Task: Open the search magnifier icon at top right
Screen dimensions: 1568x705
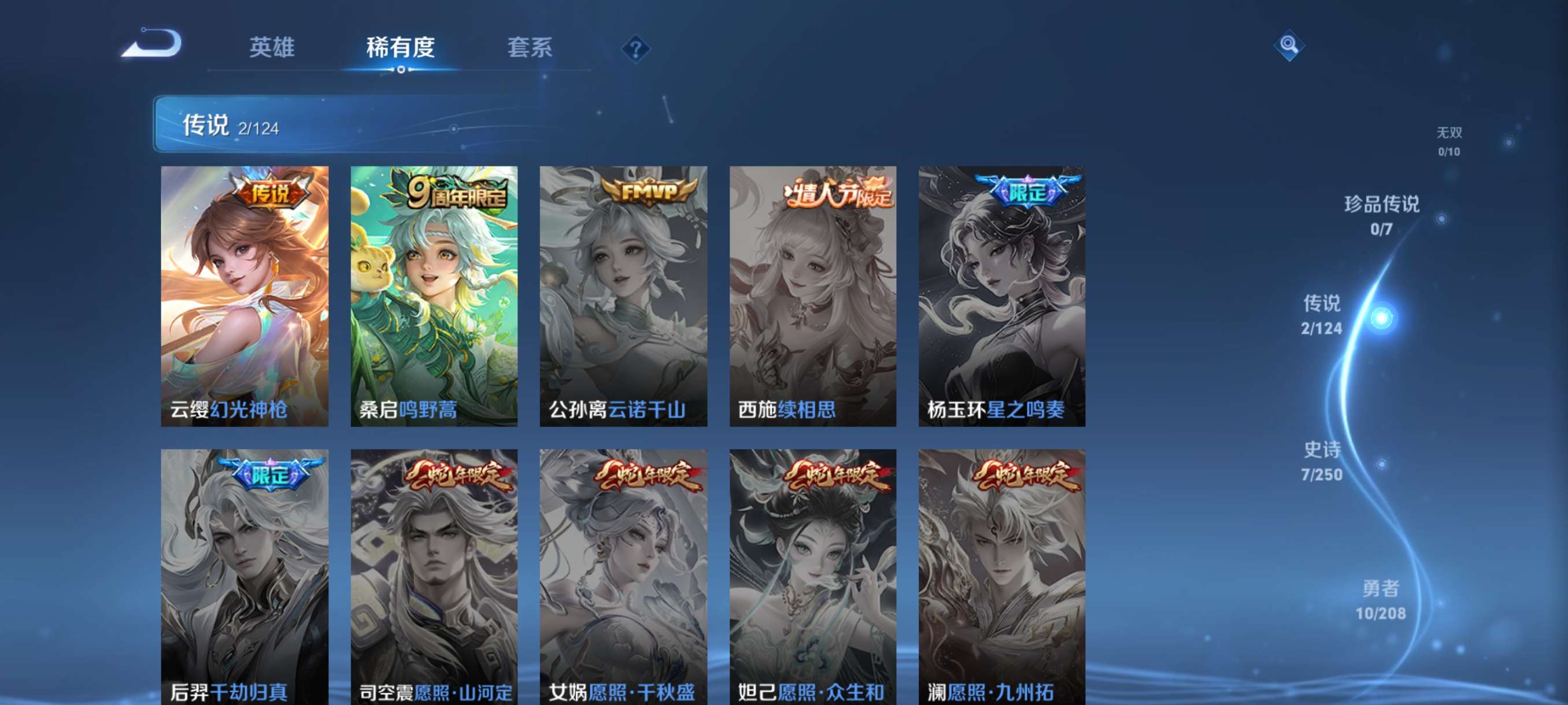Action: 1290,45
